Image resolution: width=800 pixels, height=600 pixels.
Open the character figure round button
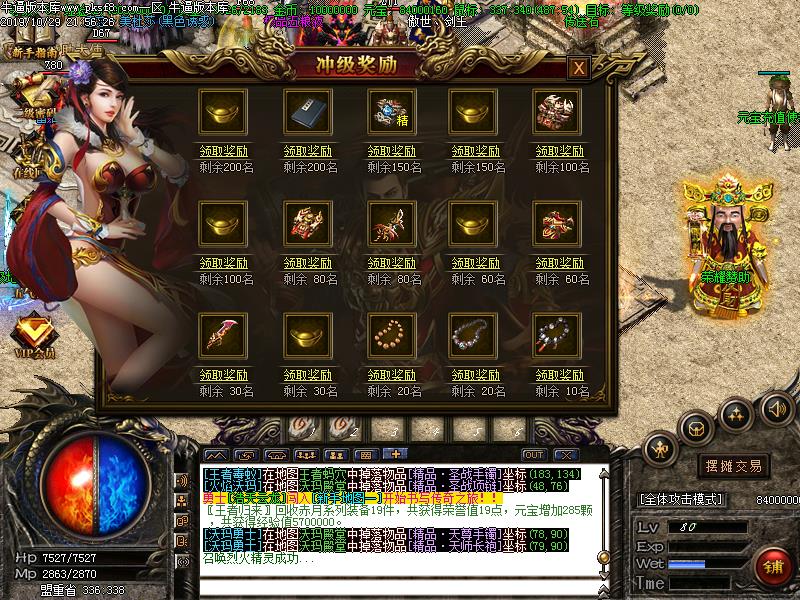[x=661, y=450]
